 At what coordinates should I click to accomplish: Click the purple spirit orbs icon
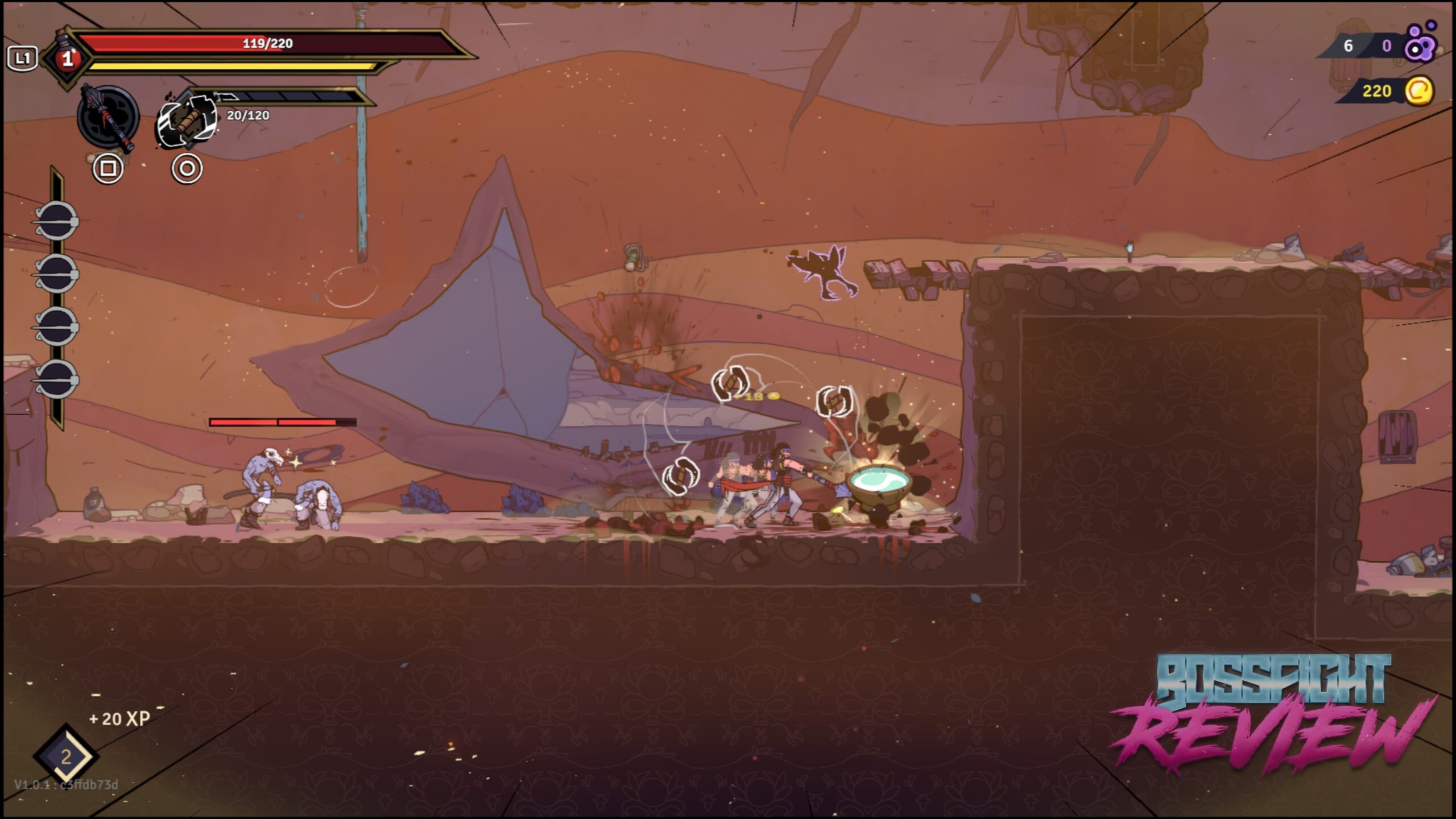[1420, 42]
